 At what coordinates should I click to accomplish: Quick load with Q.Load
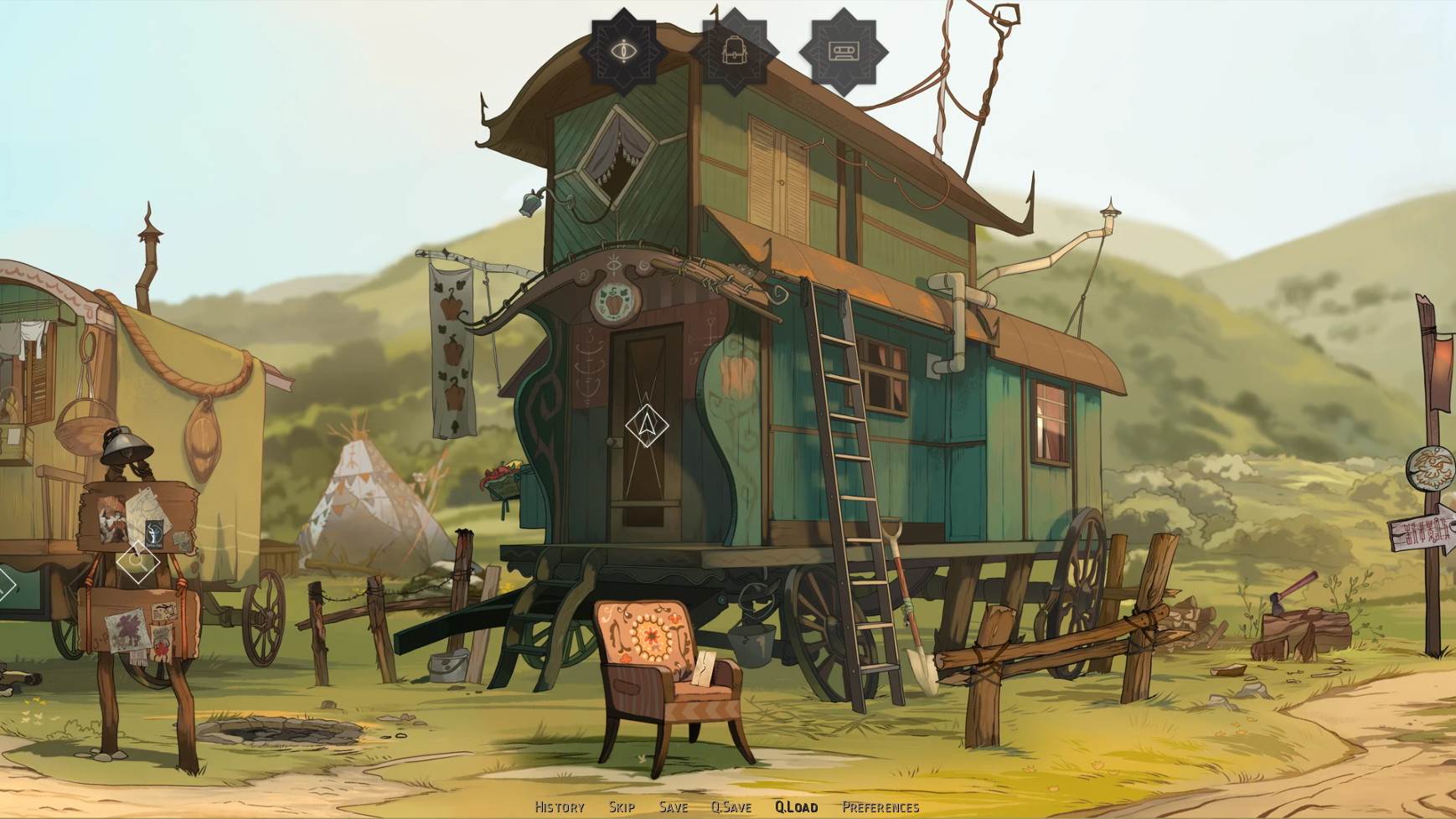[x=796, y=806]
